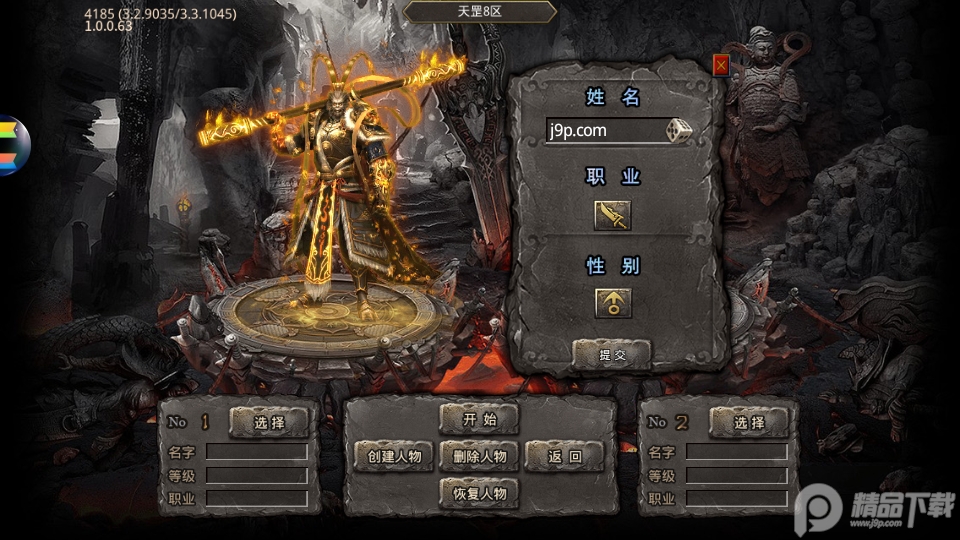Start the game with 开始

coord(479,419)
